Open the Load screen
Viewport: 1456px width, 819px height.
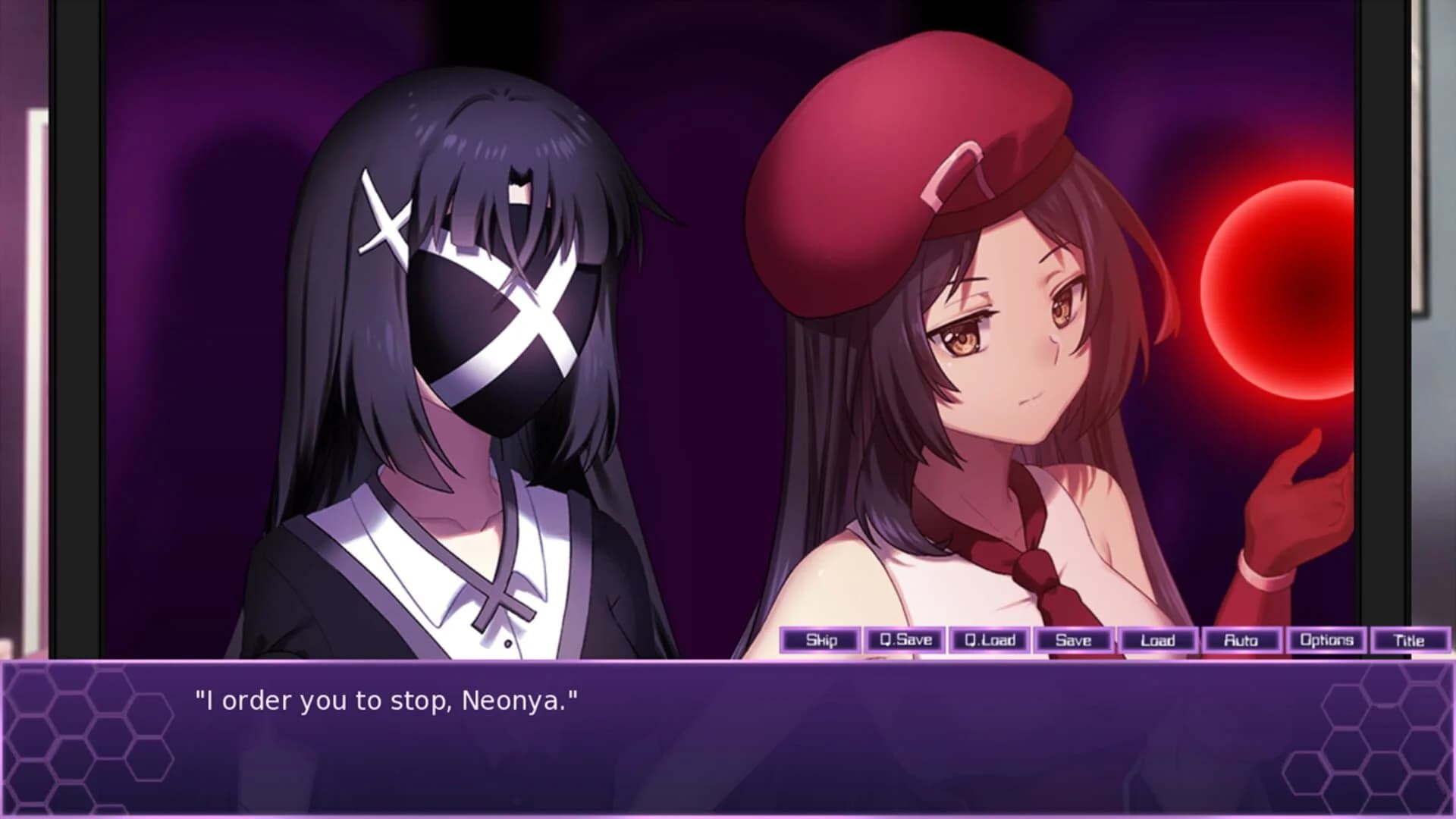point(1159,641)
